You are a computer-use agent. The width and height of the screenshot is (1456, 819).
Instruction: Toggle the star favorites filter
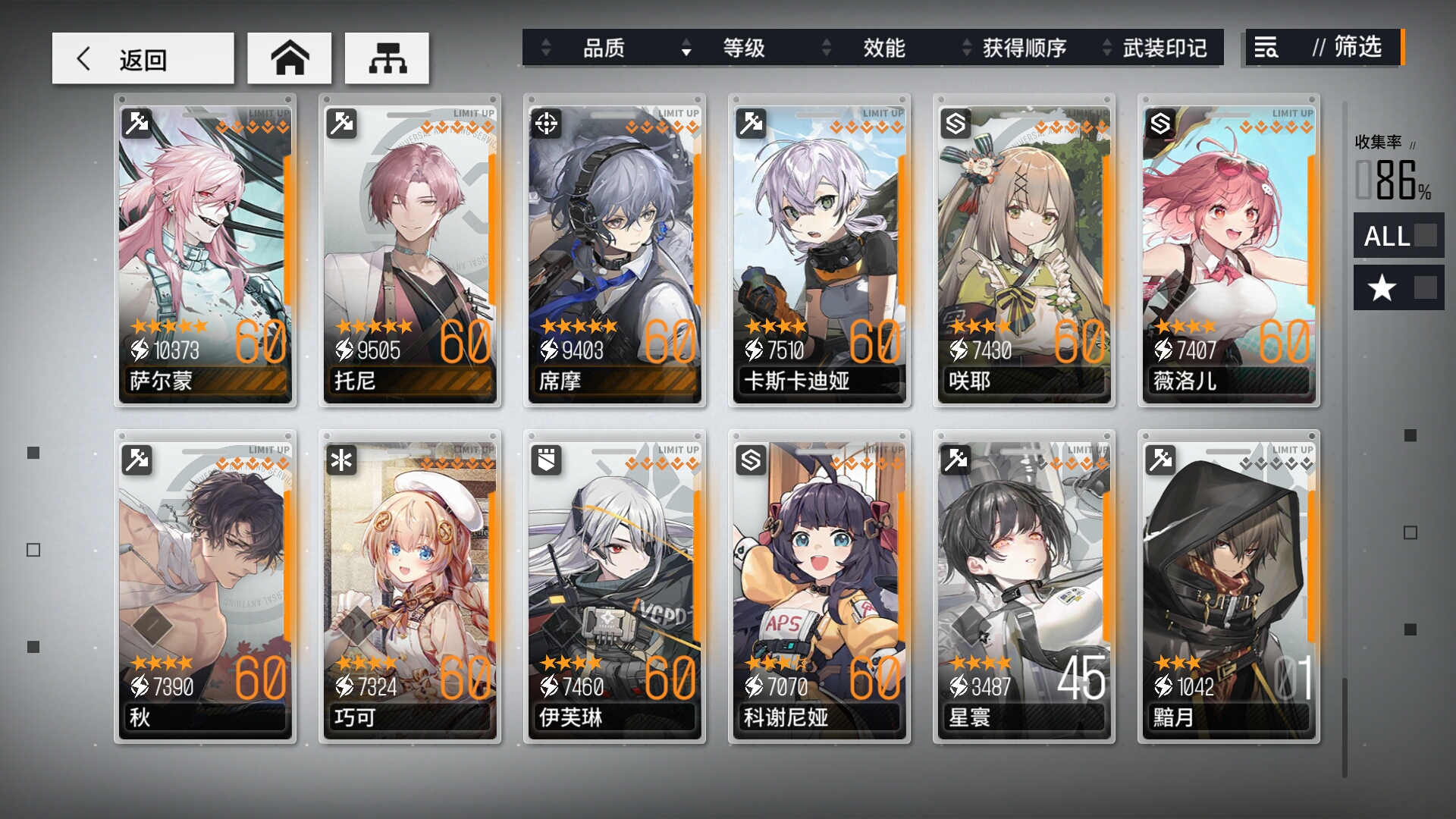pos(1398,287)
